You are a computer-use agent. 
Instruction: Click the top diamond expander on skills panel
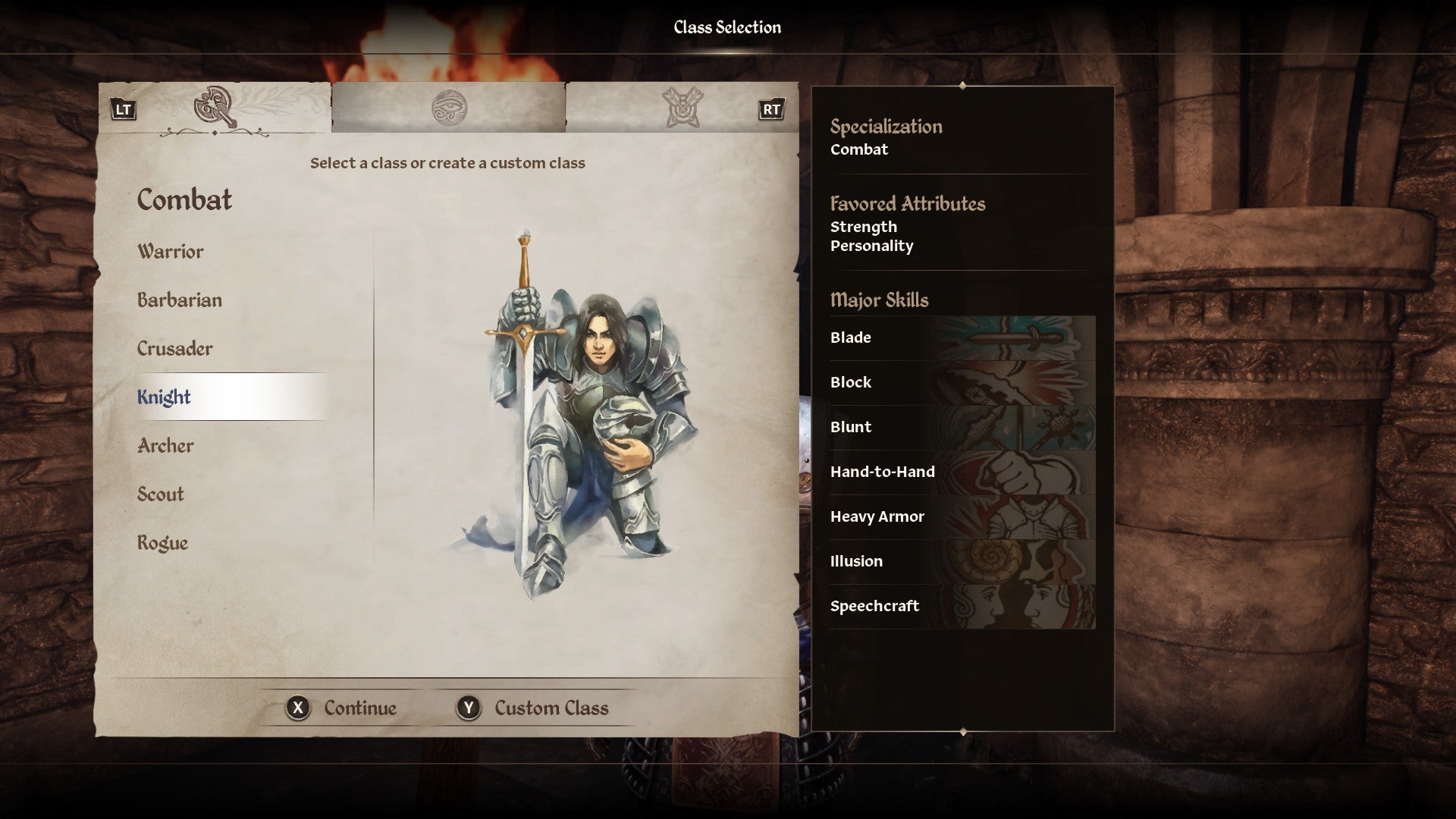pyautogui.click(x=962, y=86)
